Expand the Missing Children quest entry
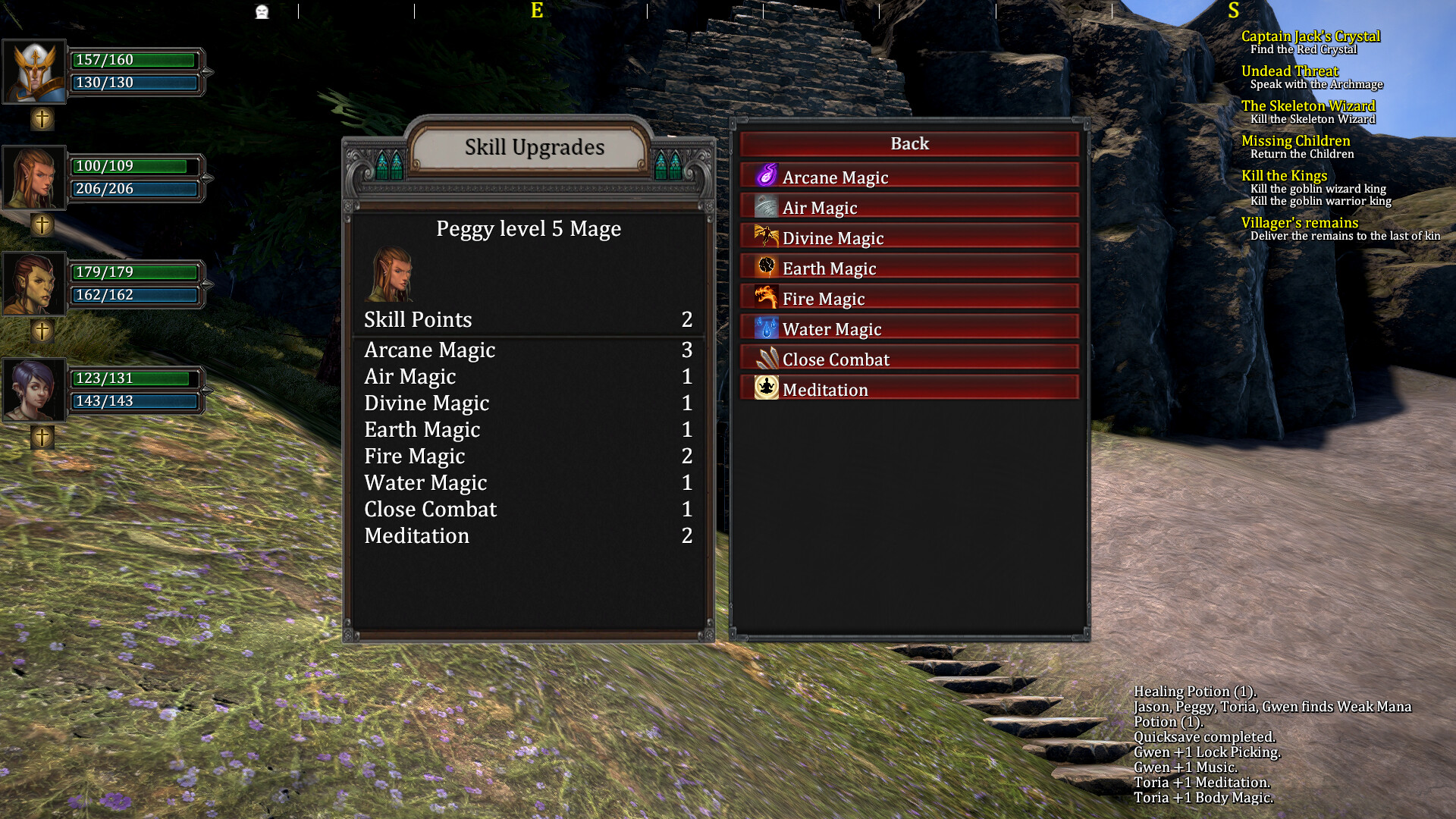This screenshot has width=1456, height=819. 1295,140
